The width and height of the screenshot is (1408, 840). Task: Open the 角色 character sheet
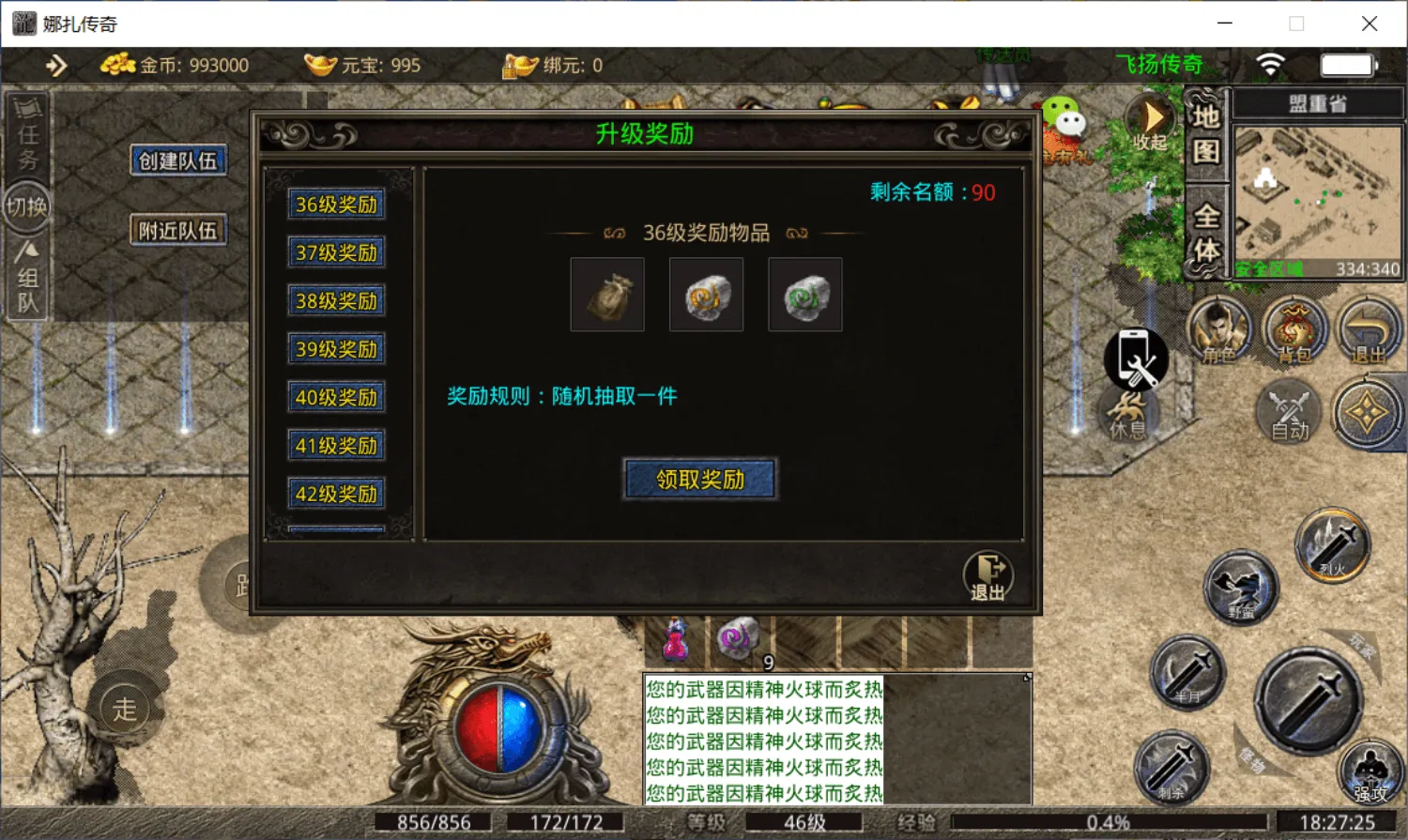tap(1219, 330)
